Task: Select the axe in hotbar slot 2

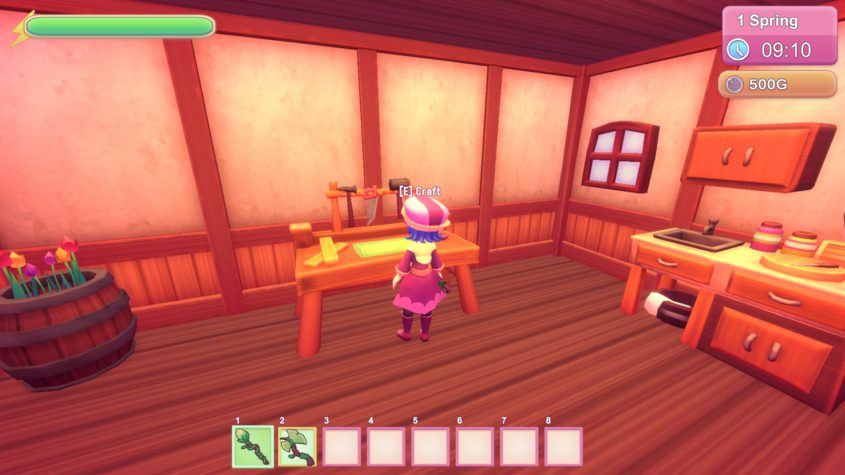Action: click(x=297, y=446)
